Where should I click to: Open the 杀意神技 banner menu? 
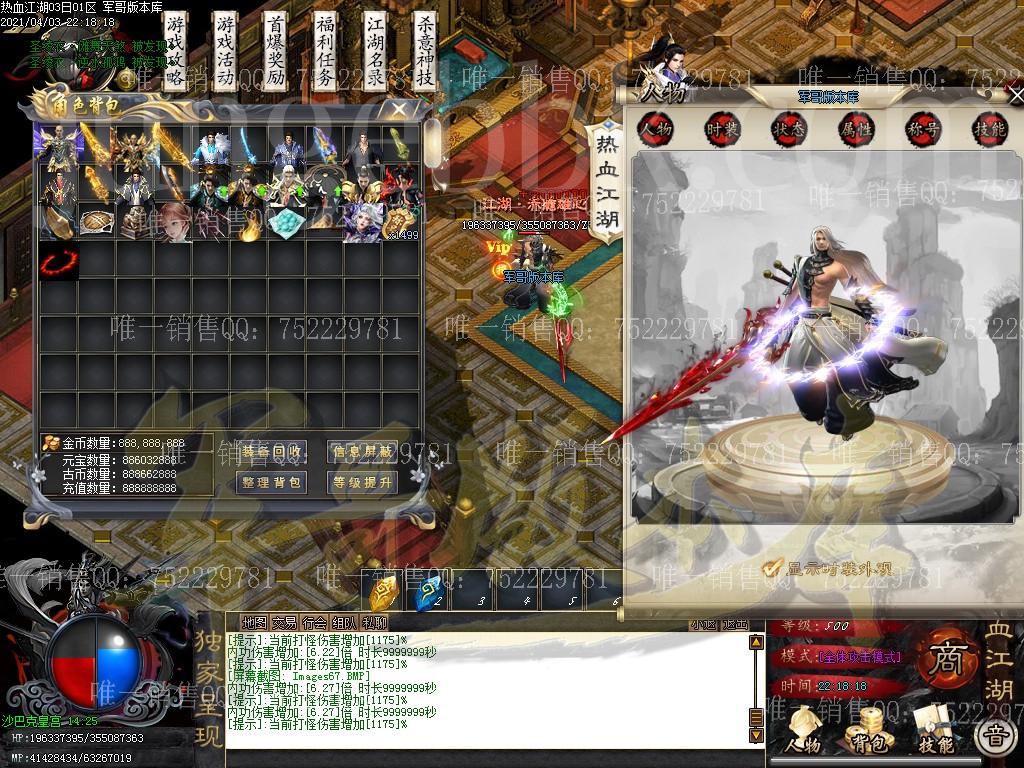click(x=425, y=52)
